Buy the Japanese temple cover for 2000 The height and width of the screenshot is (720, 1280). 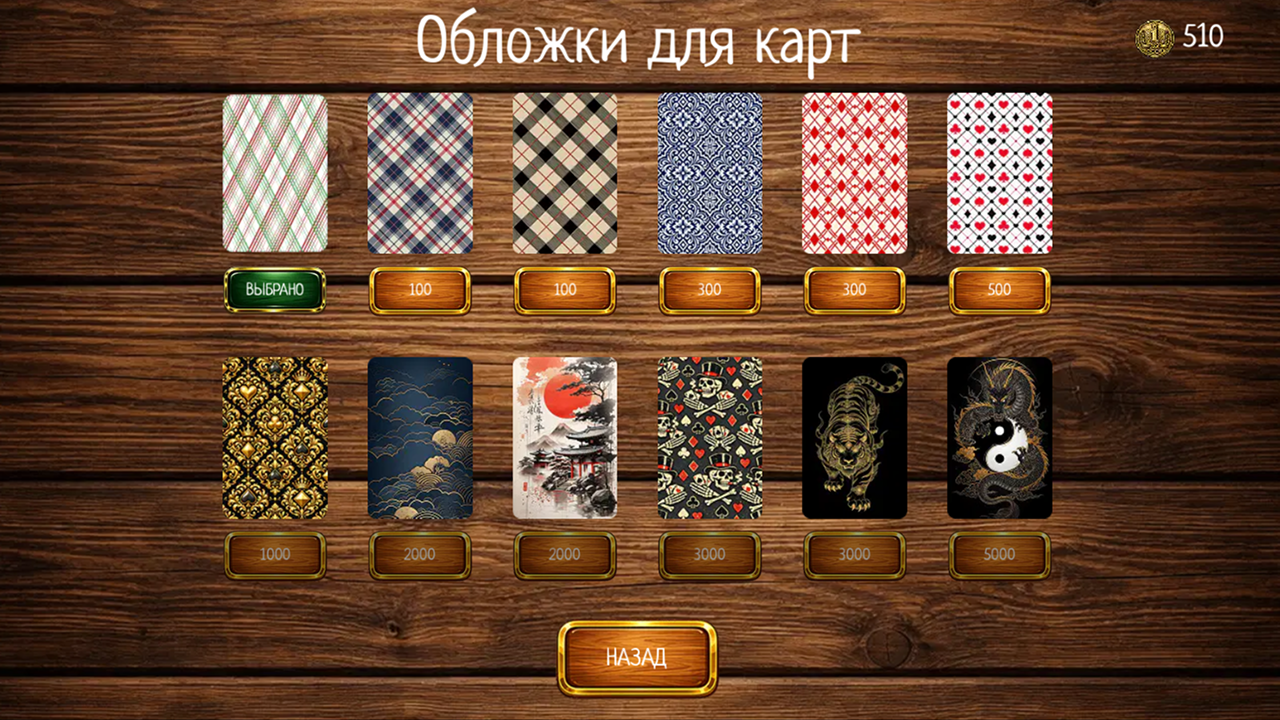pos(564,554)
